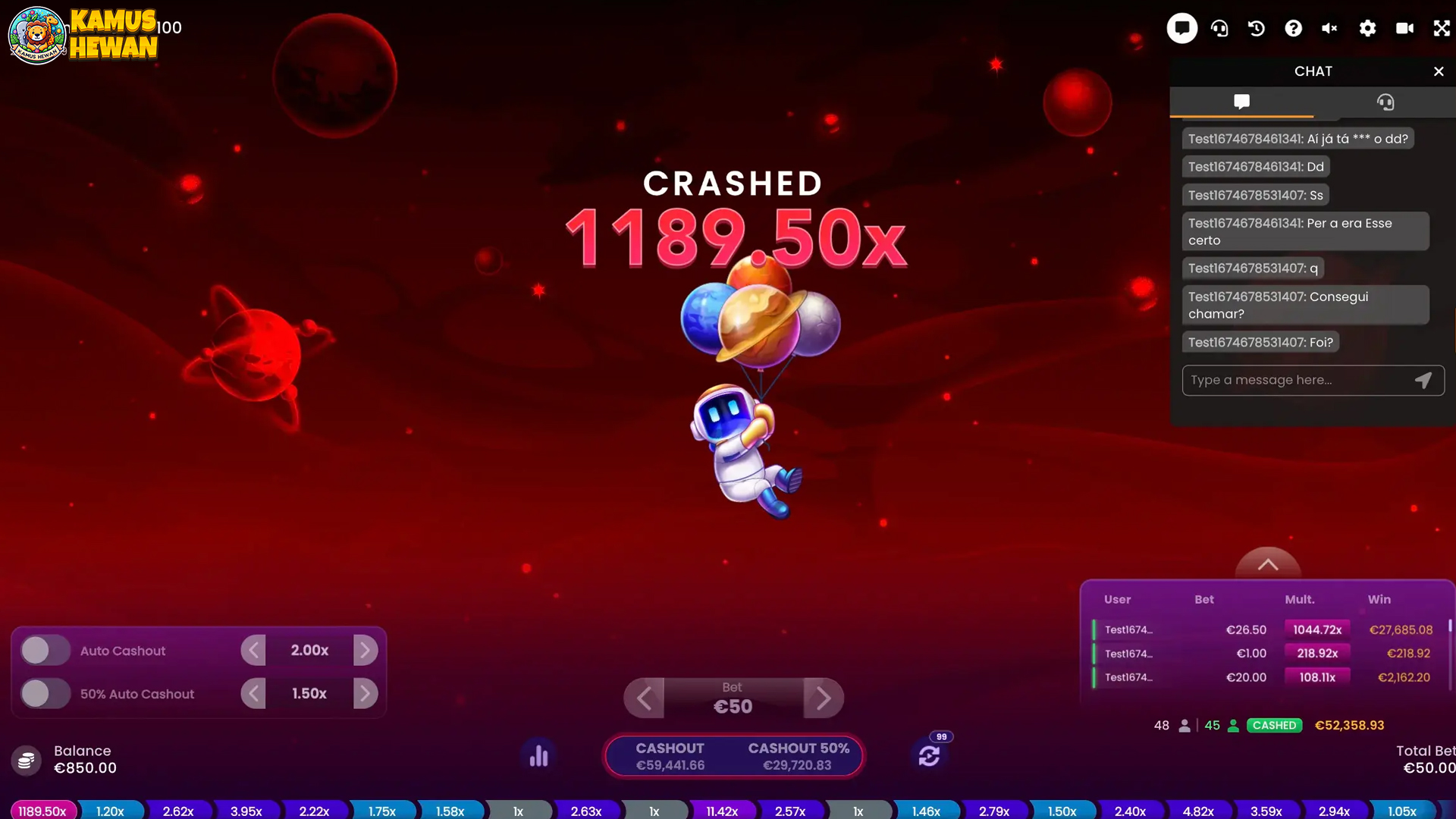1456x819 pixels.
Task: Enable Auto Cashout toggle
Action: click(45, 650)
